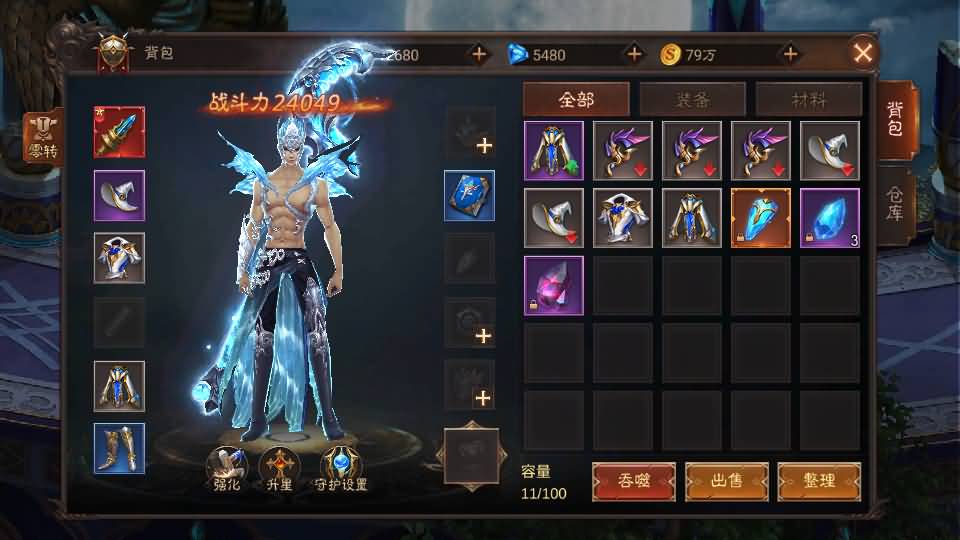Switch to the 装备 equipment tab
The width and height of the screenshot is (960, 540).
(692, 100)
